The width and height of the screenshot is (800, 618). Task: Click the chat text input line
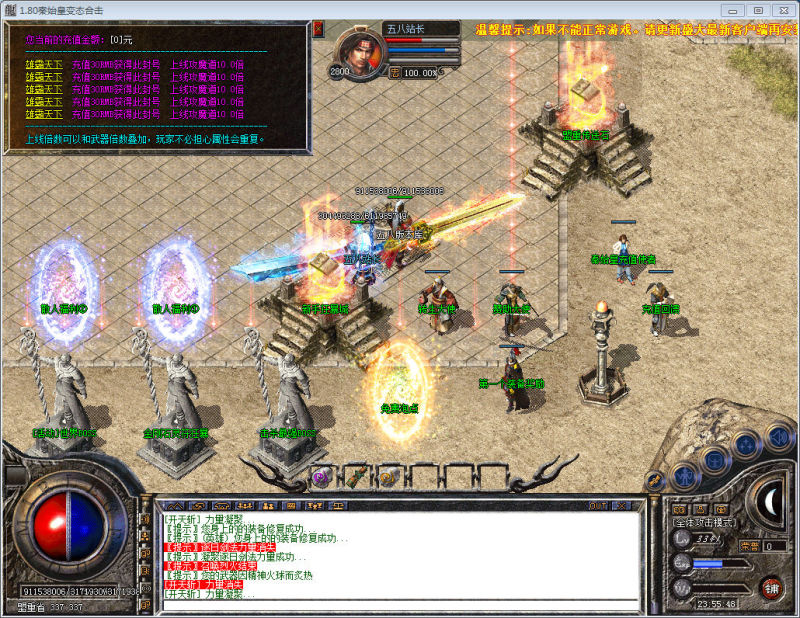[x=400, y=604]
